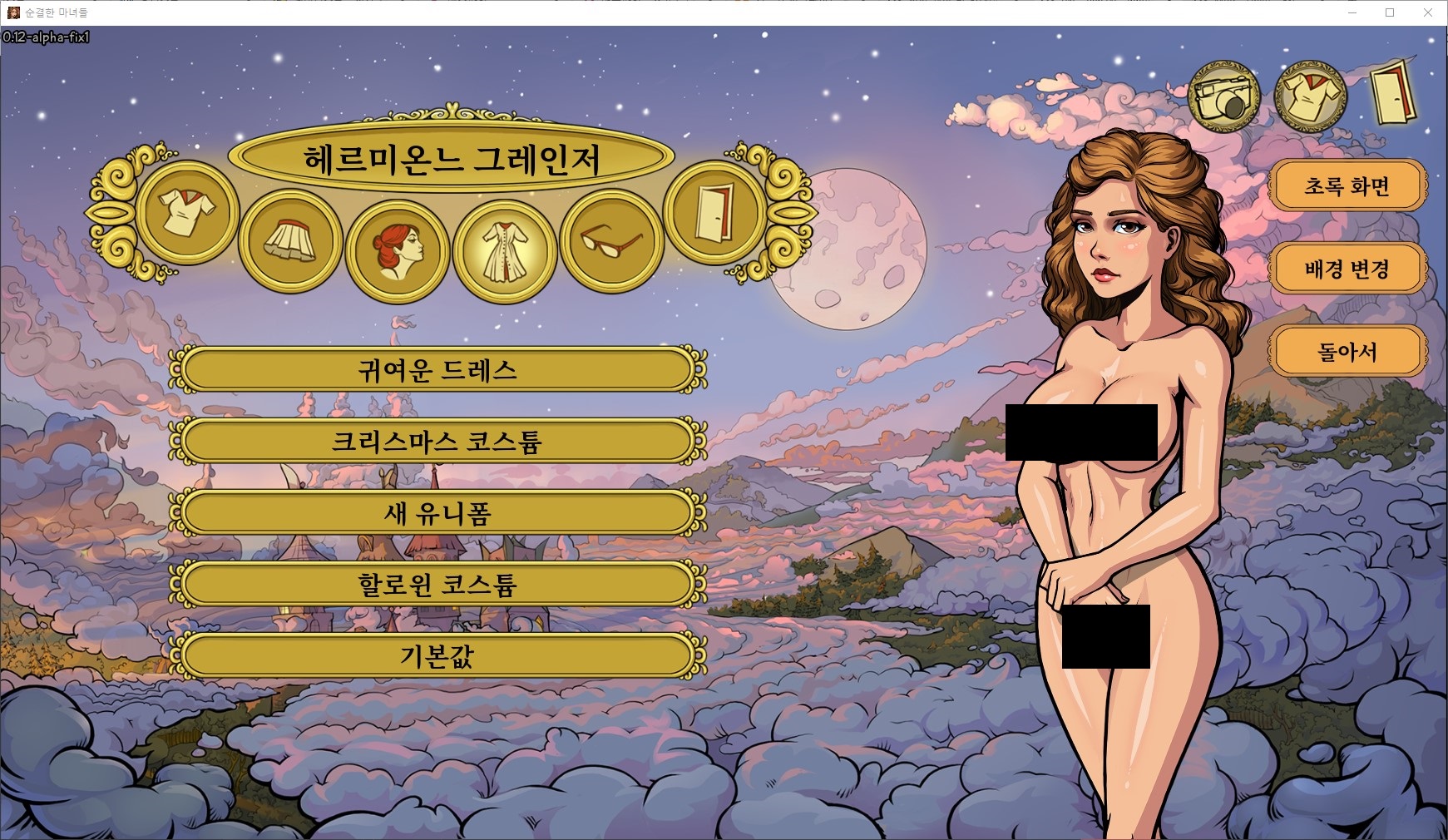Open the glasses accessory tab
Screen dimensions: 1448x840
[x=610, y=240]
